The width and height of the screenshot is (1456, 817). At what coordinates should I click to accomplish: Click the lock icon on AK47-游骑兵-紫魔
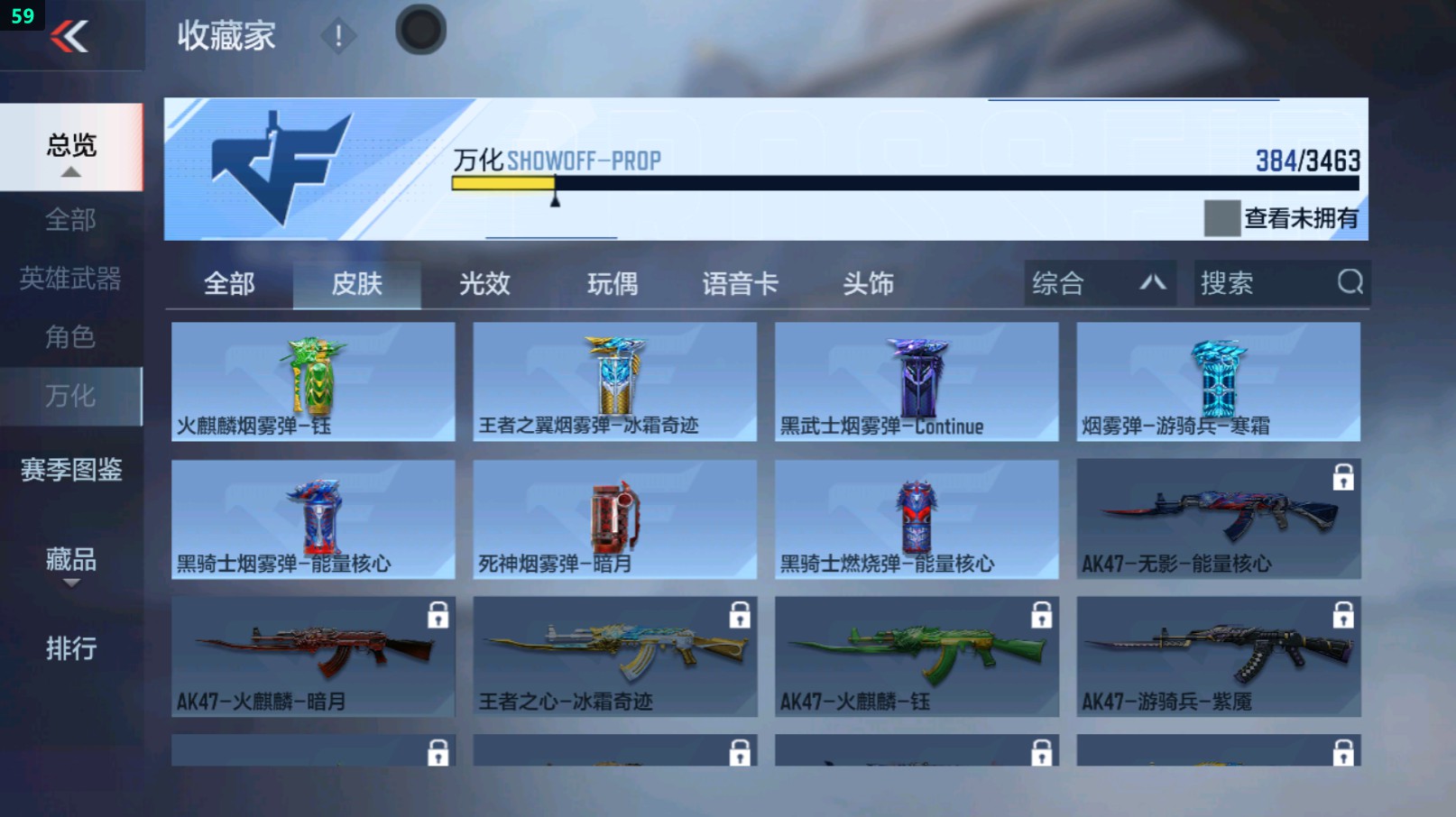(x=1341, y=613)
